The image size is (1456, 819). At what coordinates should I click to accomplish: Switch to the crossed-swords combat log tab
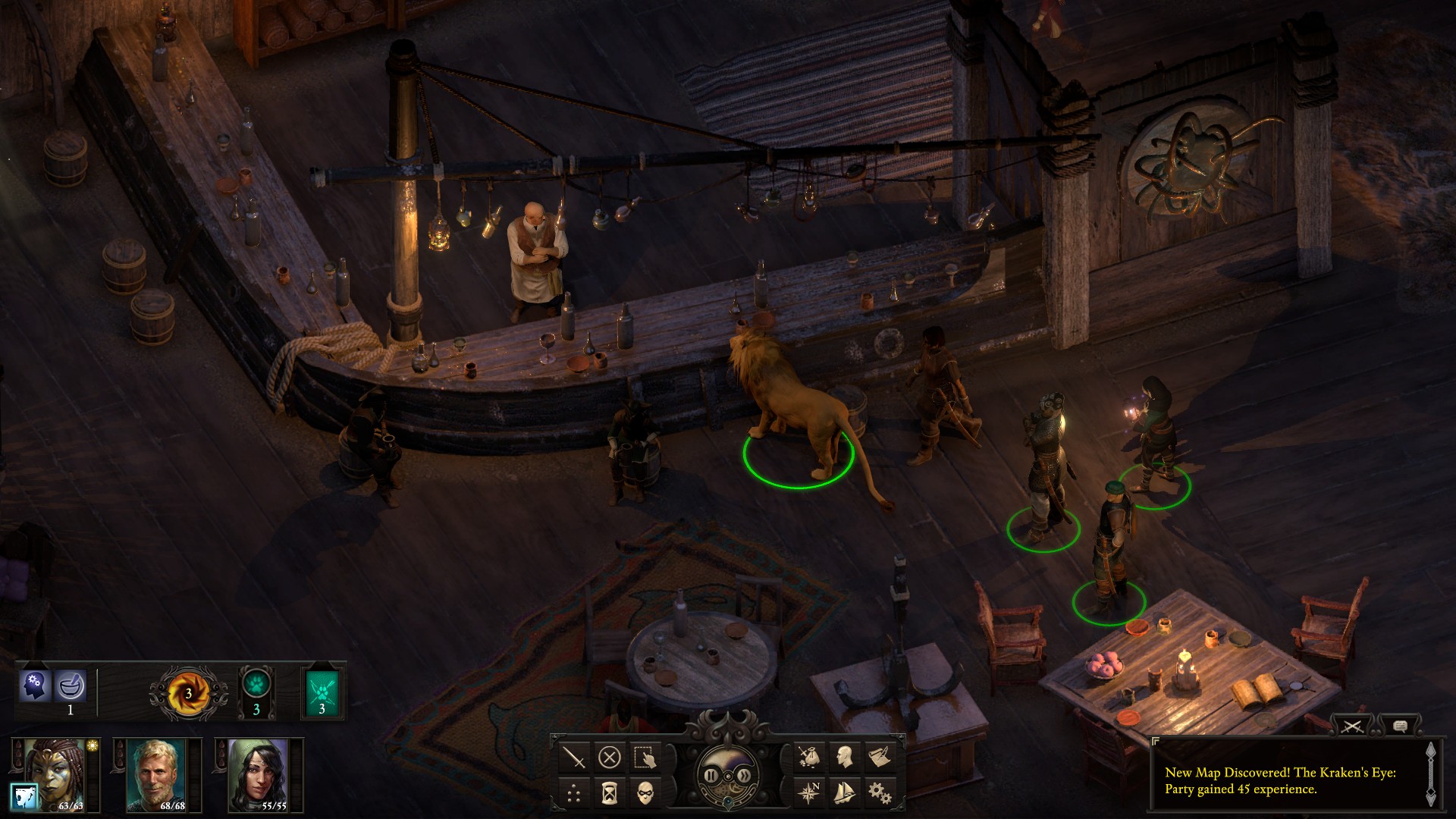pos(1353,726)
